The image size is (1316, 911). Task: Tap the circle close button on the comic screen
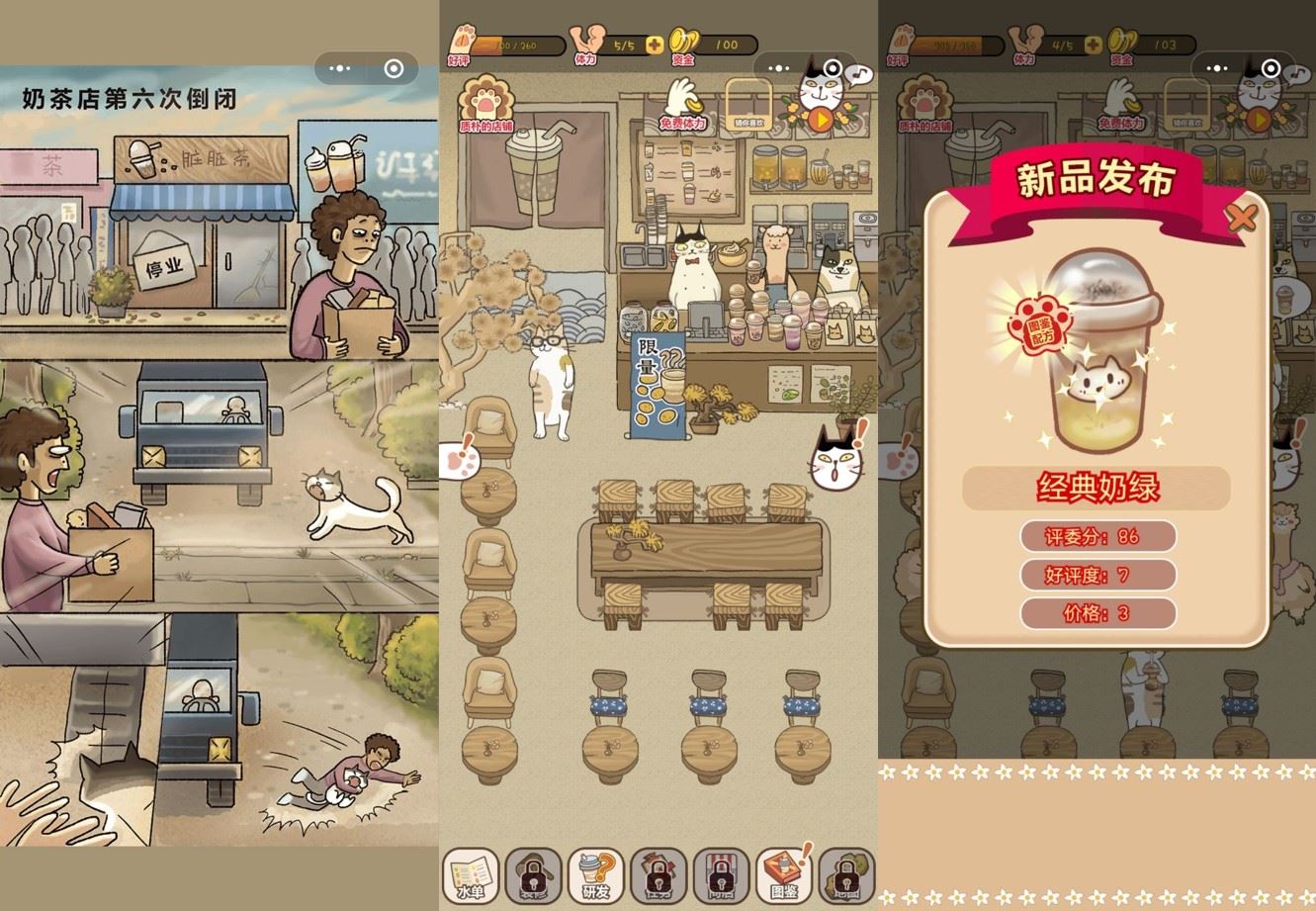(394, 68)
